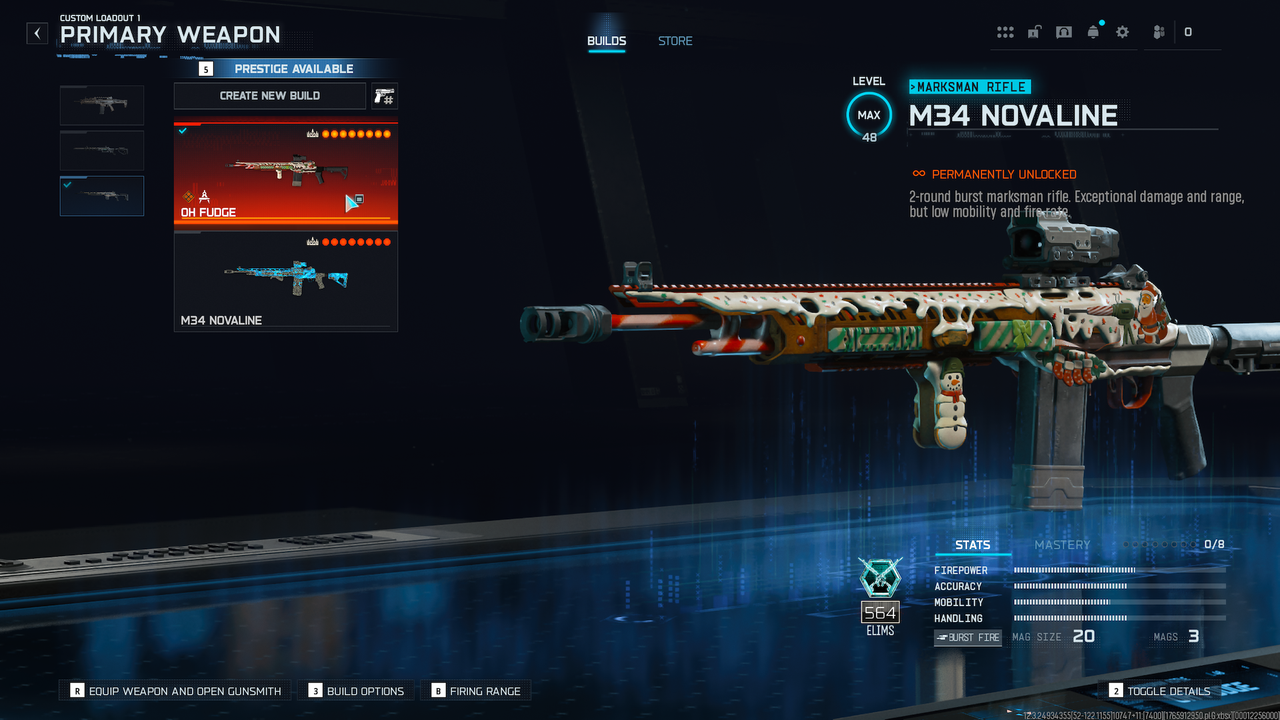This screenshot has height=720, width=1280.
Task: Open the grid menu icon
Action: click(1005, 32)
